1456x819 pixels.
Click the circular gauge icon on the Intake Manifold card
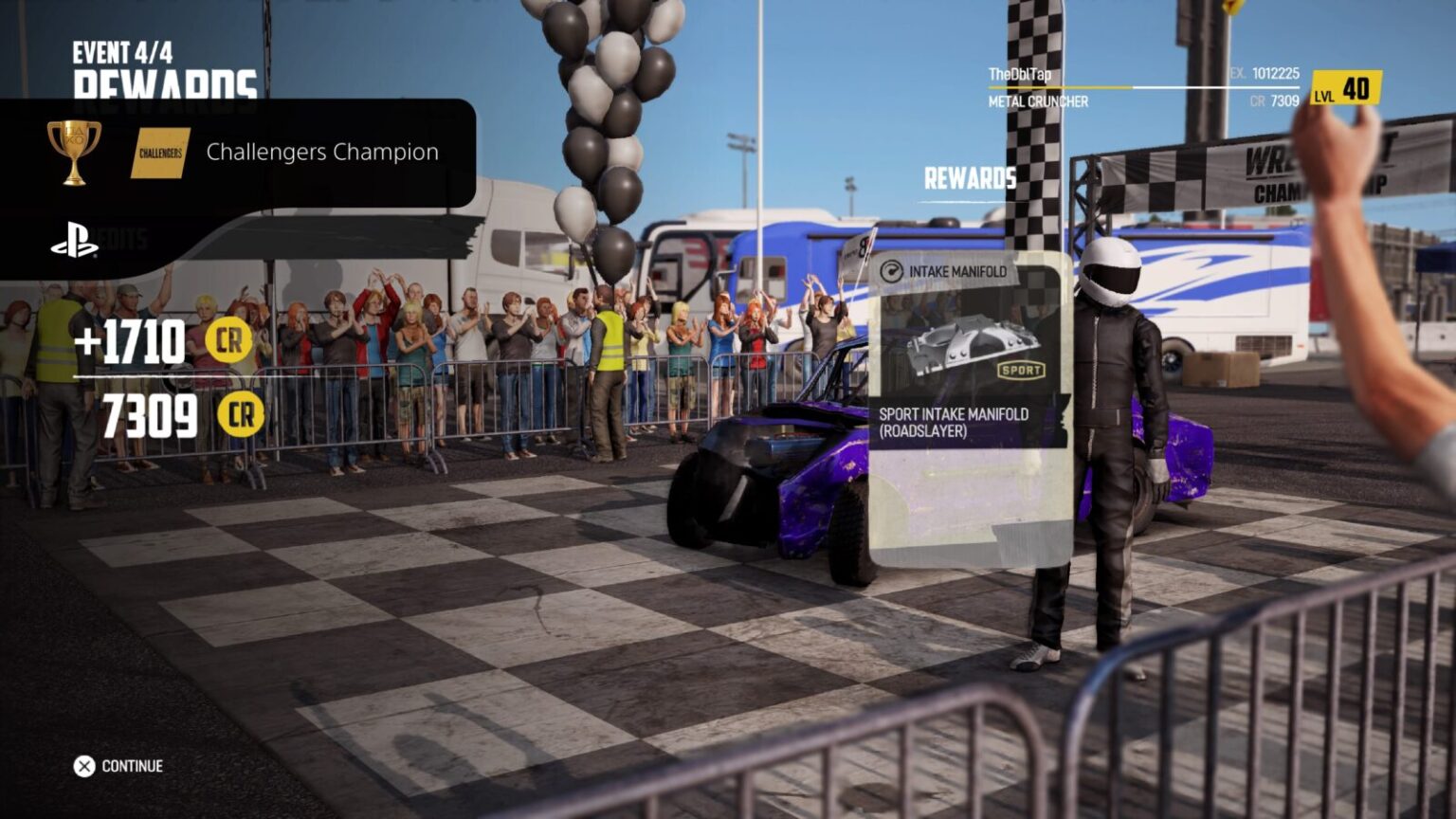click(894, 270)
